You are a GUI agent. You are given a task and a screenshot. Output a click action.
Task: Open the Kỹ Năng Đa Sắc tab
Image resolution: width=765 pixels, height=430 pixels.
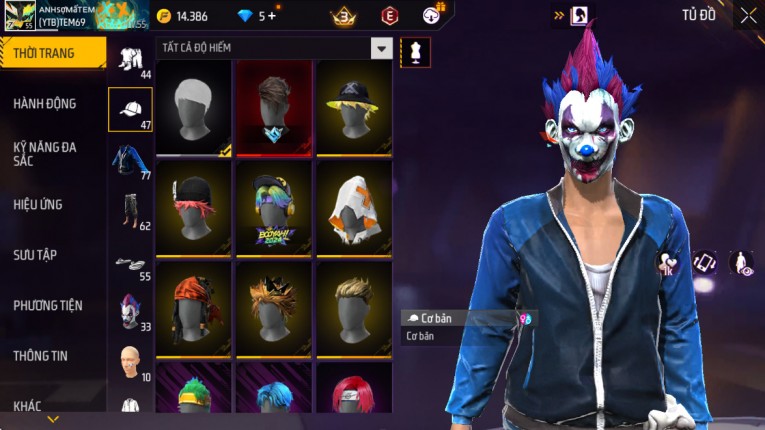46,153
